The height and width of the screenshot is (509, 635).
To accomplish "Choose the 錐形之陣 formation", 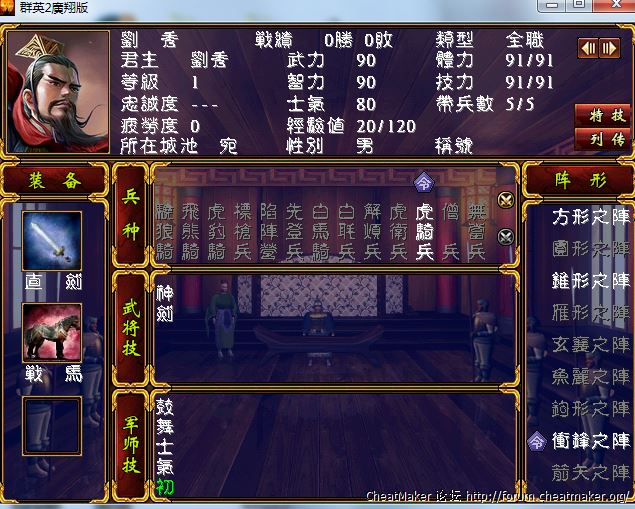I will tap(591, 279).
